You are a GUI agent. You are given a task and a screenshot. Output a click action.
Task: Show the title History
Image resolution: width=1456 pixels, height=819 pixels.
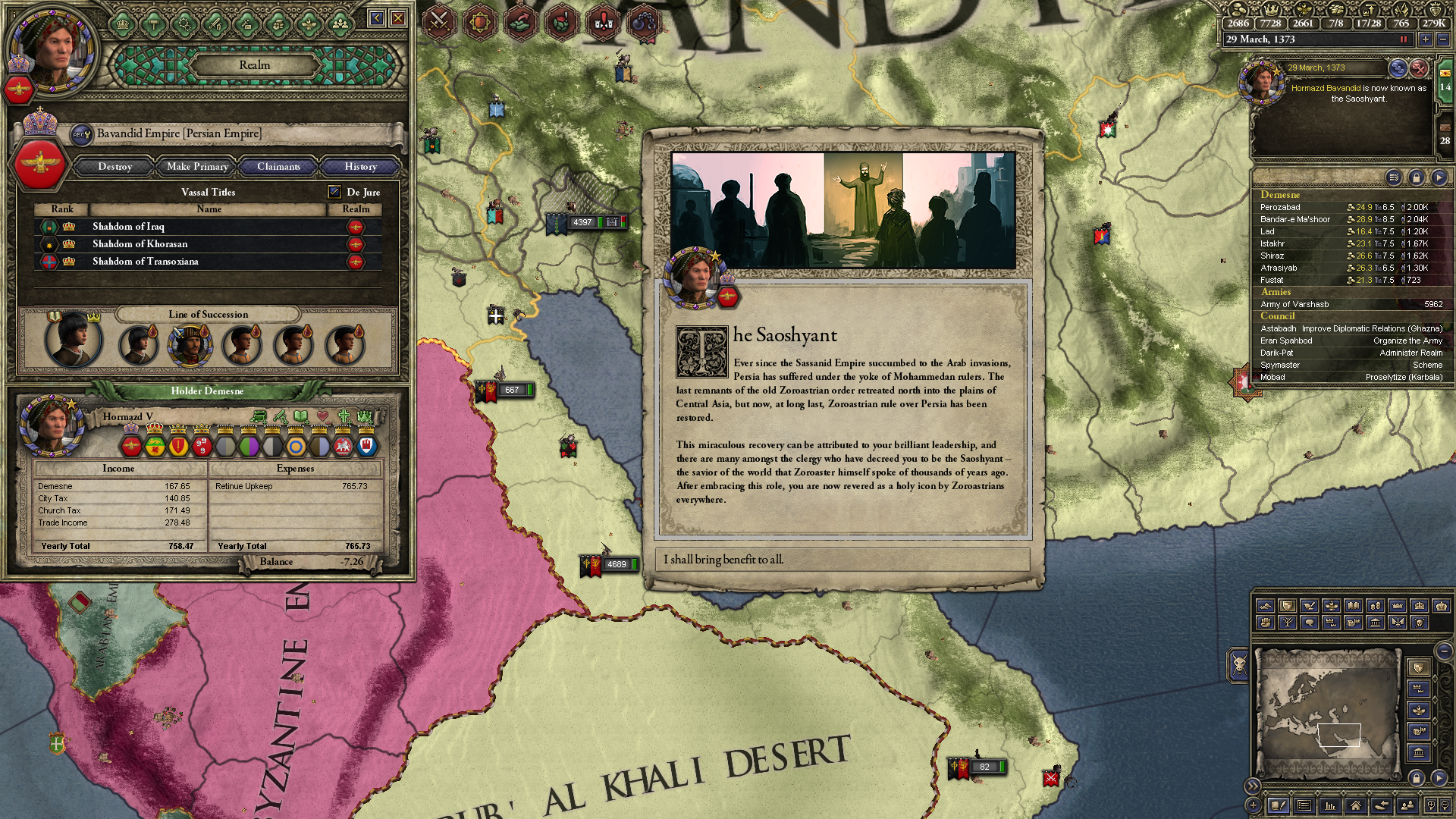360,166
